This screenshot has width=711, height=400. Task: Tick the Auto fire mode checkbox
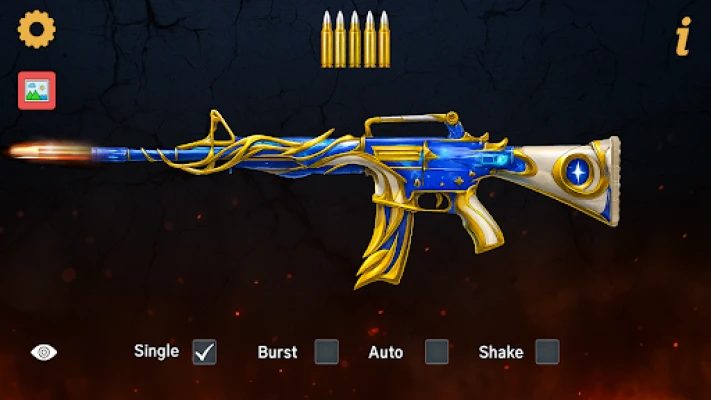click(437, 352)
